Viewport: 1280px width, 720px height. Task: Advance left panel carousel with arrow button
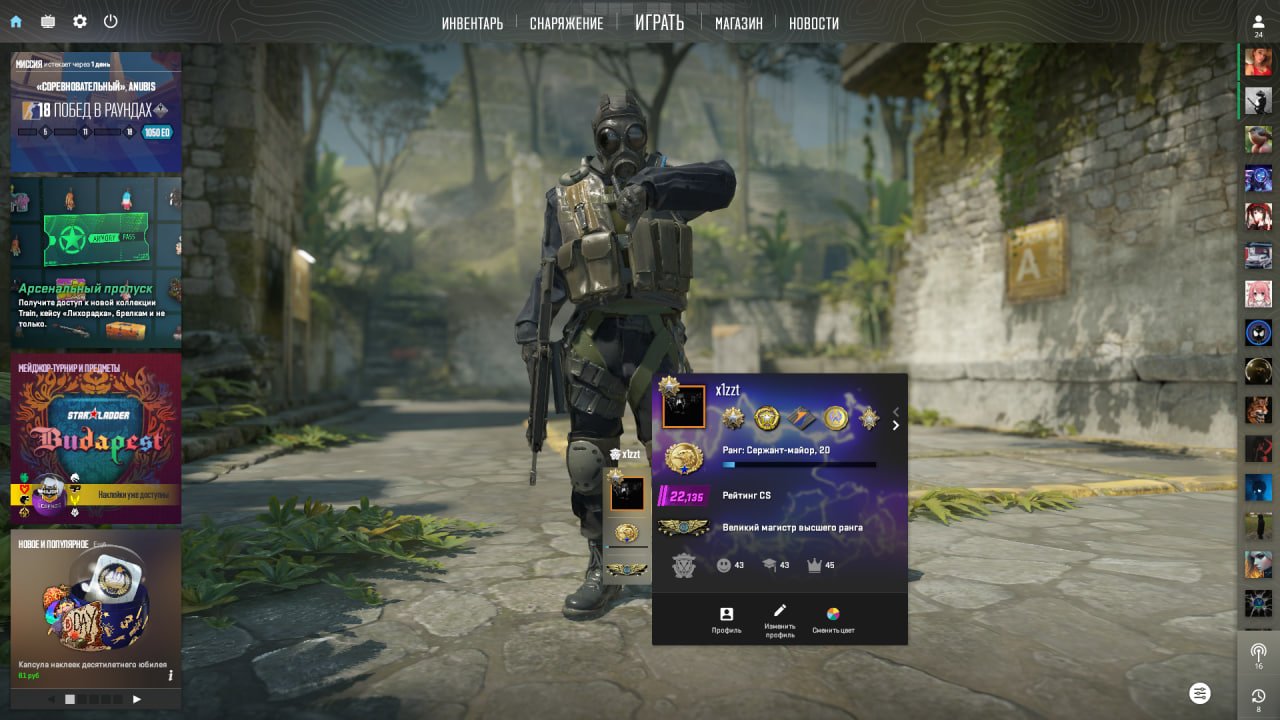pos(137,699)
